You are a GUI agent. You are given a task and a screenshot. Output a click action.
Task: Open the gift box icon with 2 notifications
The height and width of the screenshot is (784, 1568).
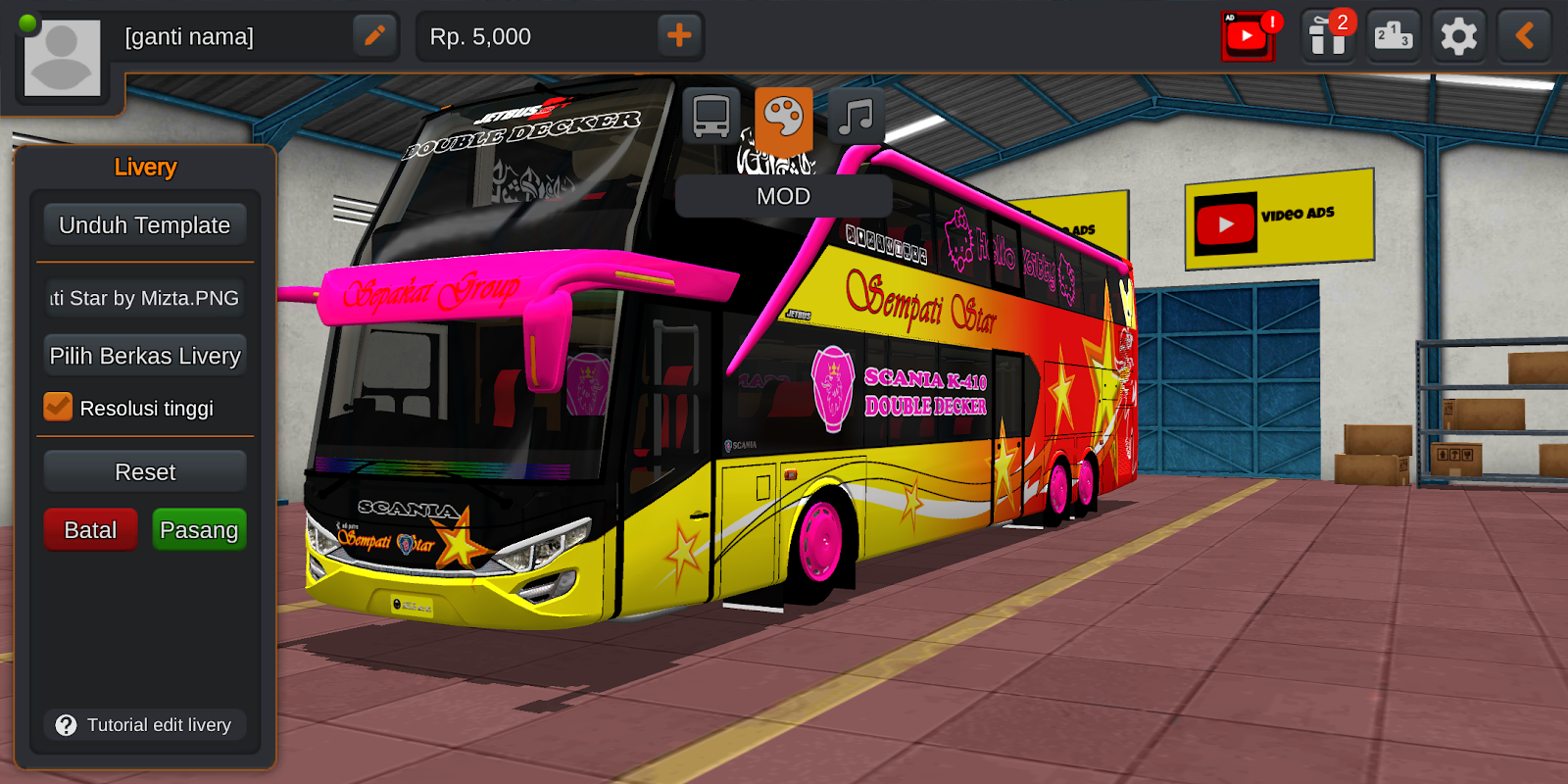1328,36
